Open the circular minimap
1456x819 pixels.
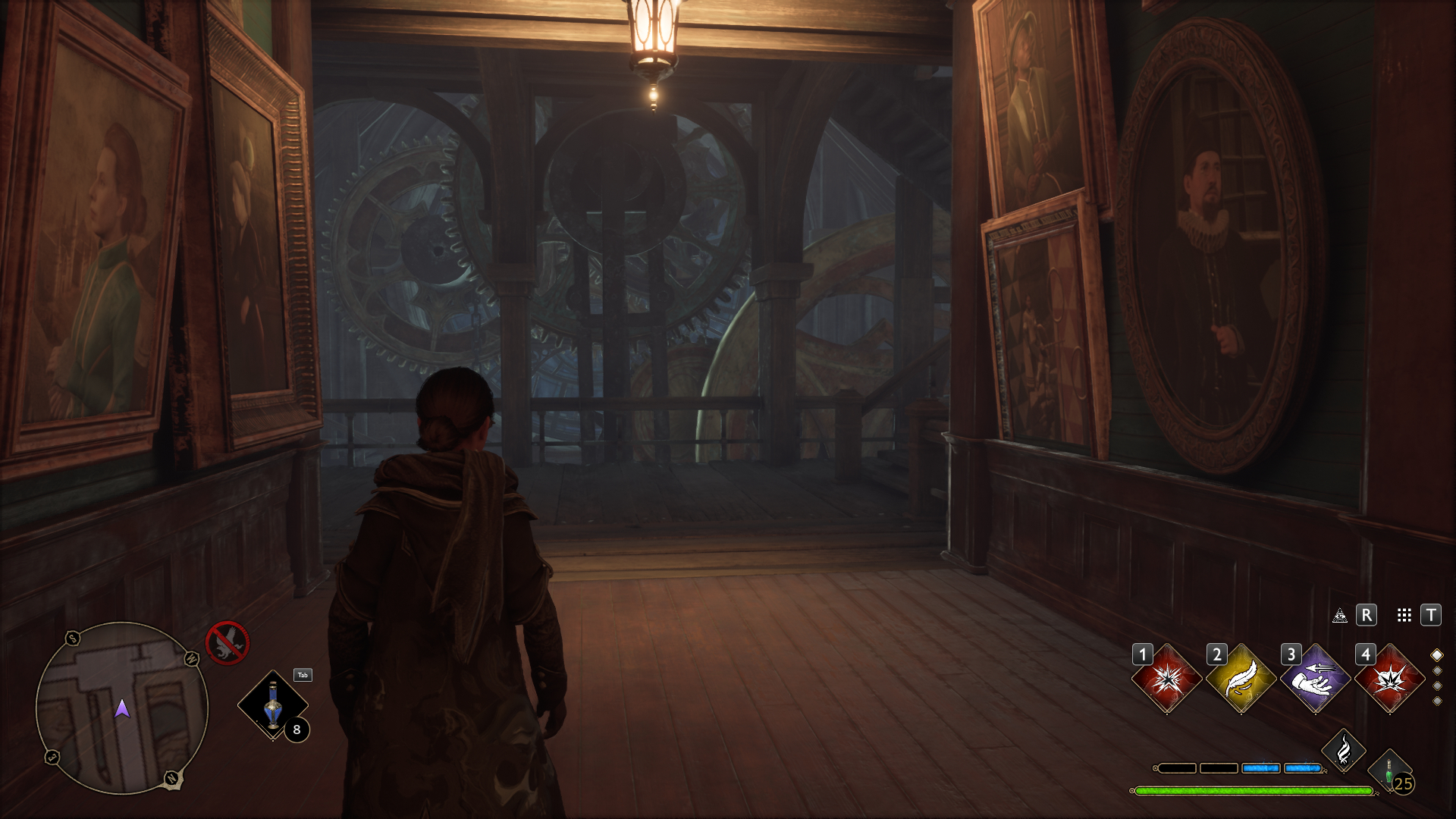[121, 708]
